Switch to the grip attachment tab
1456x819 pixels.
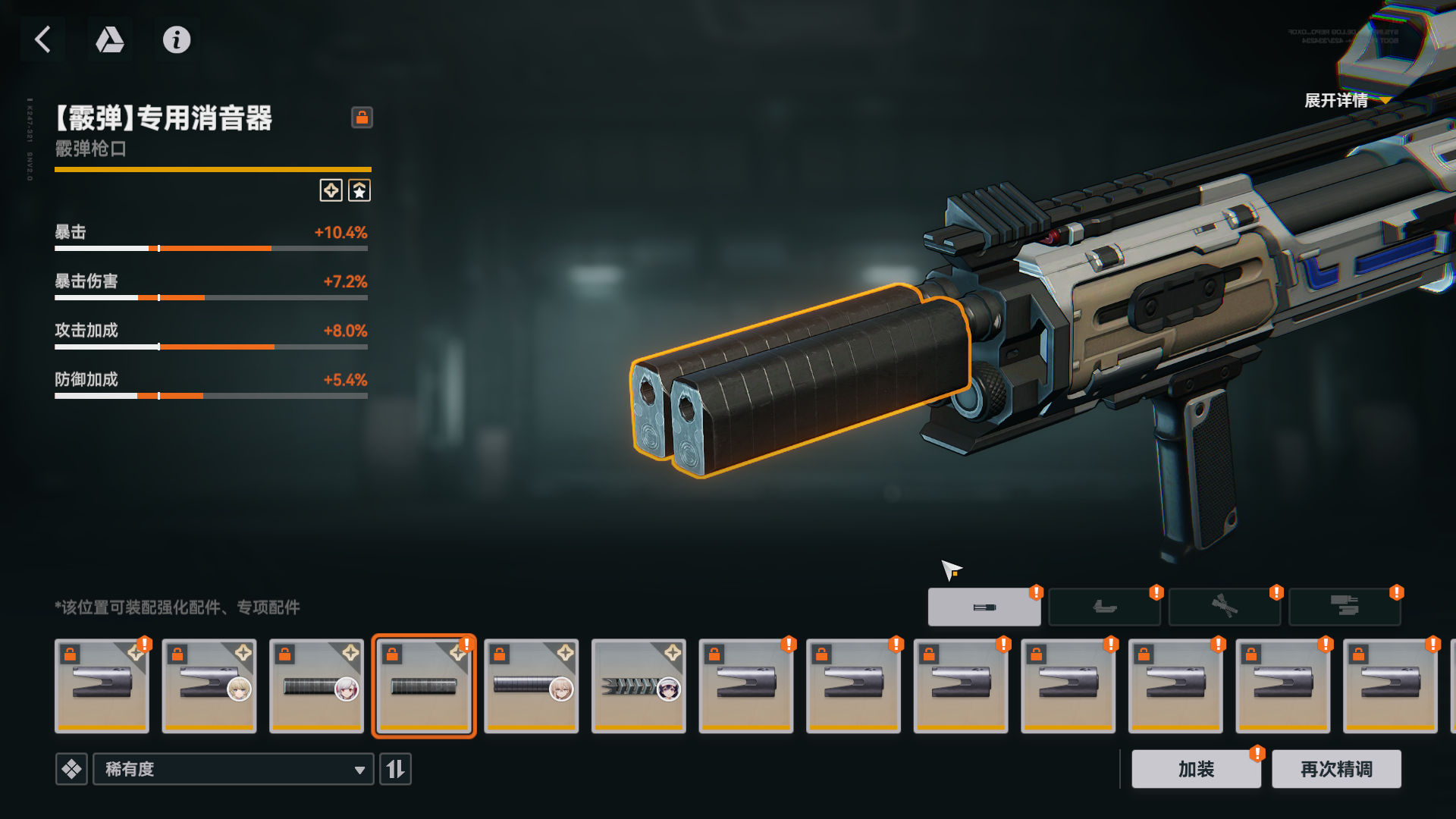point(1104,607)
